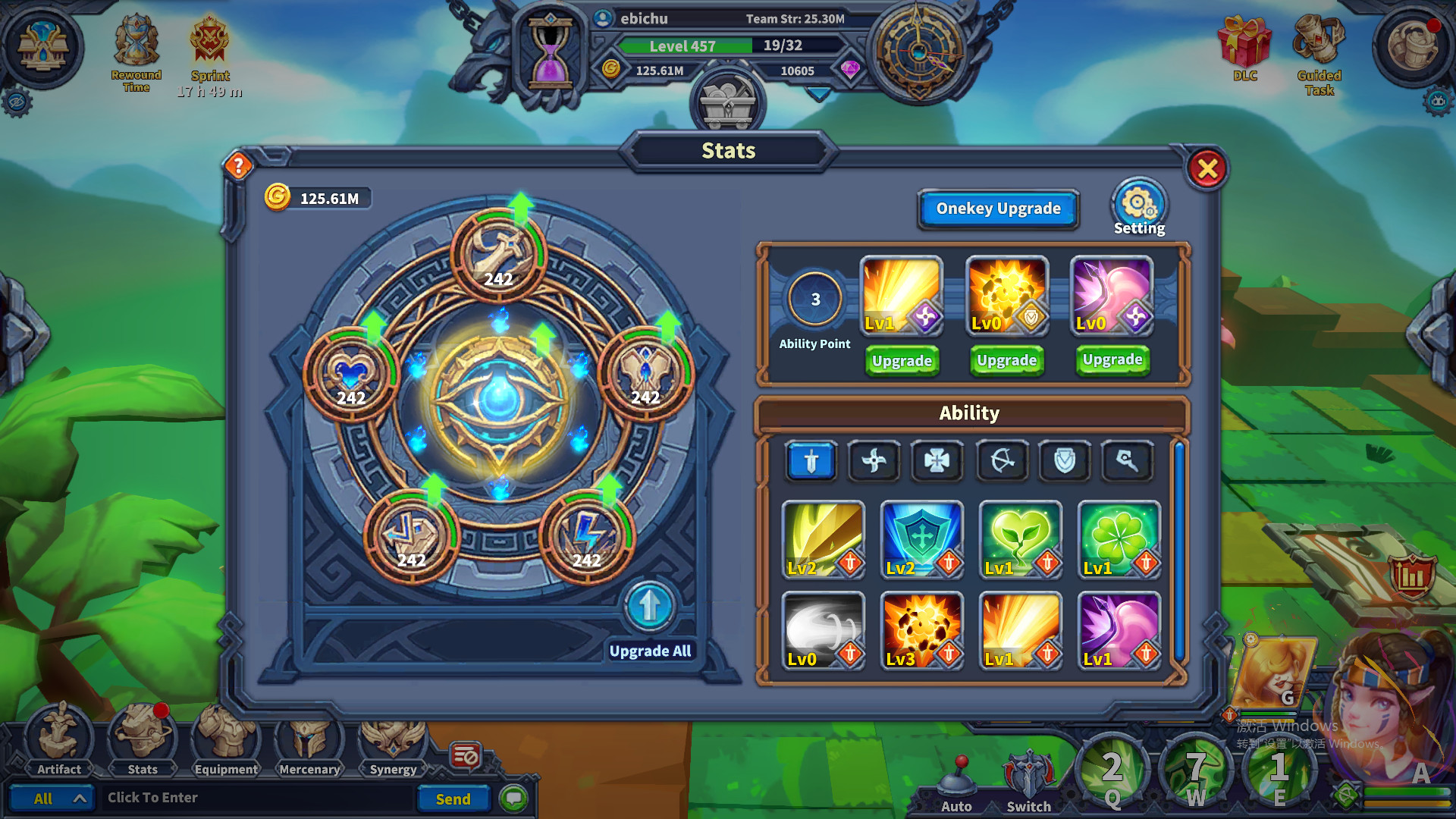Open the question mark help icon
1456x819 pixels.
coord(238,165)
